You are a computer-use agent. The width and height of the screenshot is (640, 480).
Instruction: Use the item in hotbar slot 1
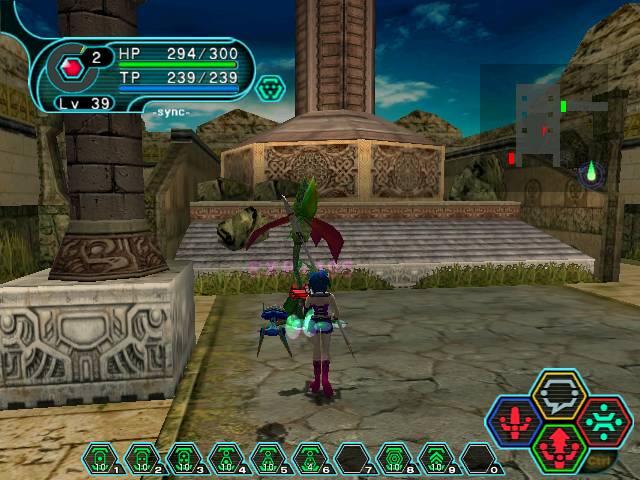point(100,459)
